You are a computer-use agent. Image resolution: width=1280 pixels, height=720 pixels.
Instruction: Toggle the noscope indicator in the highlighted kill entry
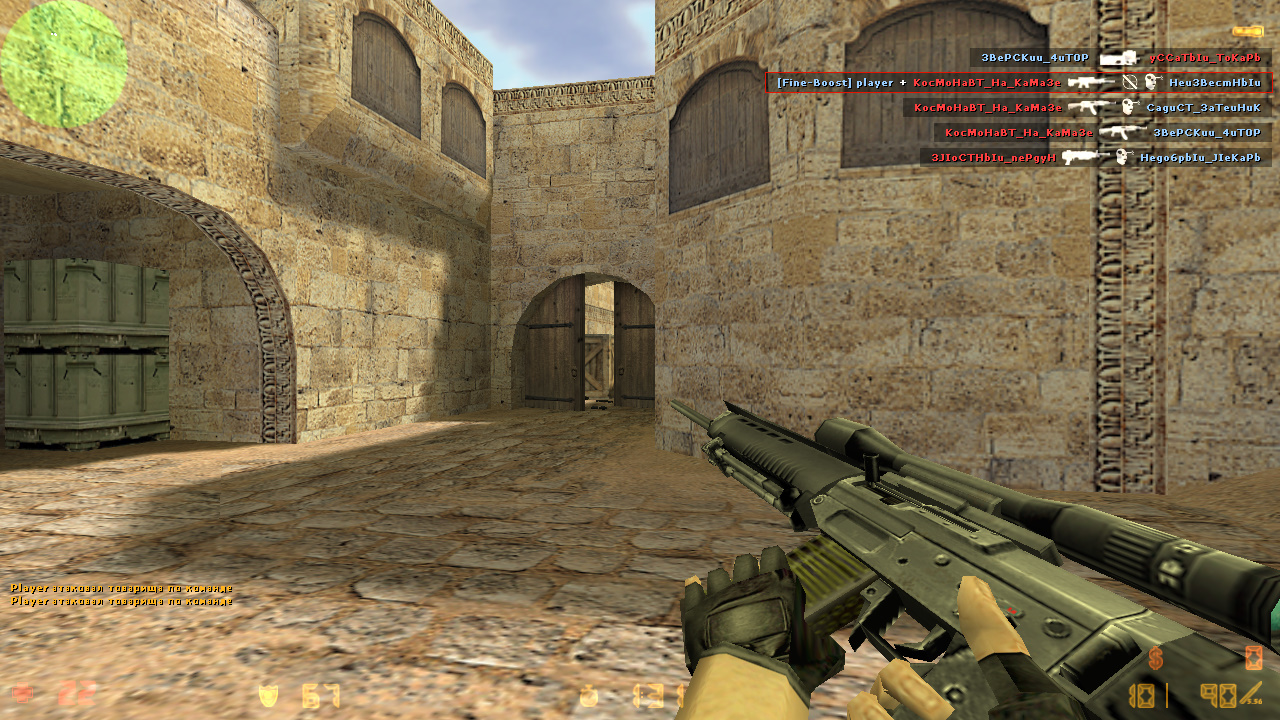point(1129,82)
